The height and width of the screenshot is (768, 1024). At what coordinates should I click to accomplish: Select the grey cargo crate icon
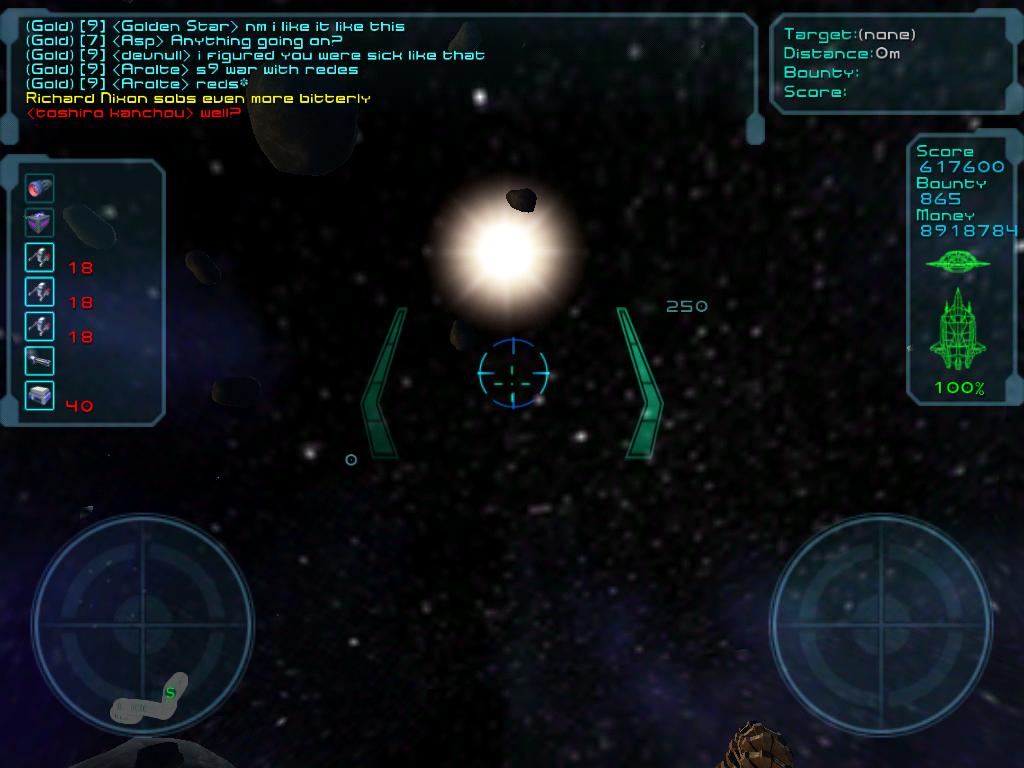[x=40, y=396]
